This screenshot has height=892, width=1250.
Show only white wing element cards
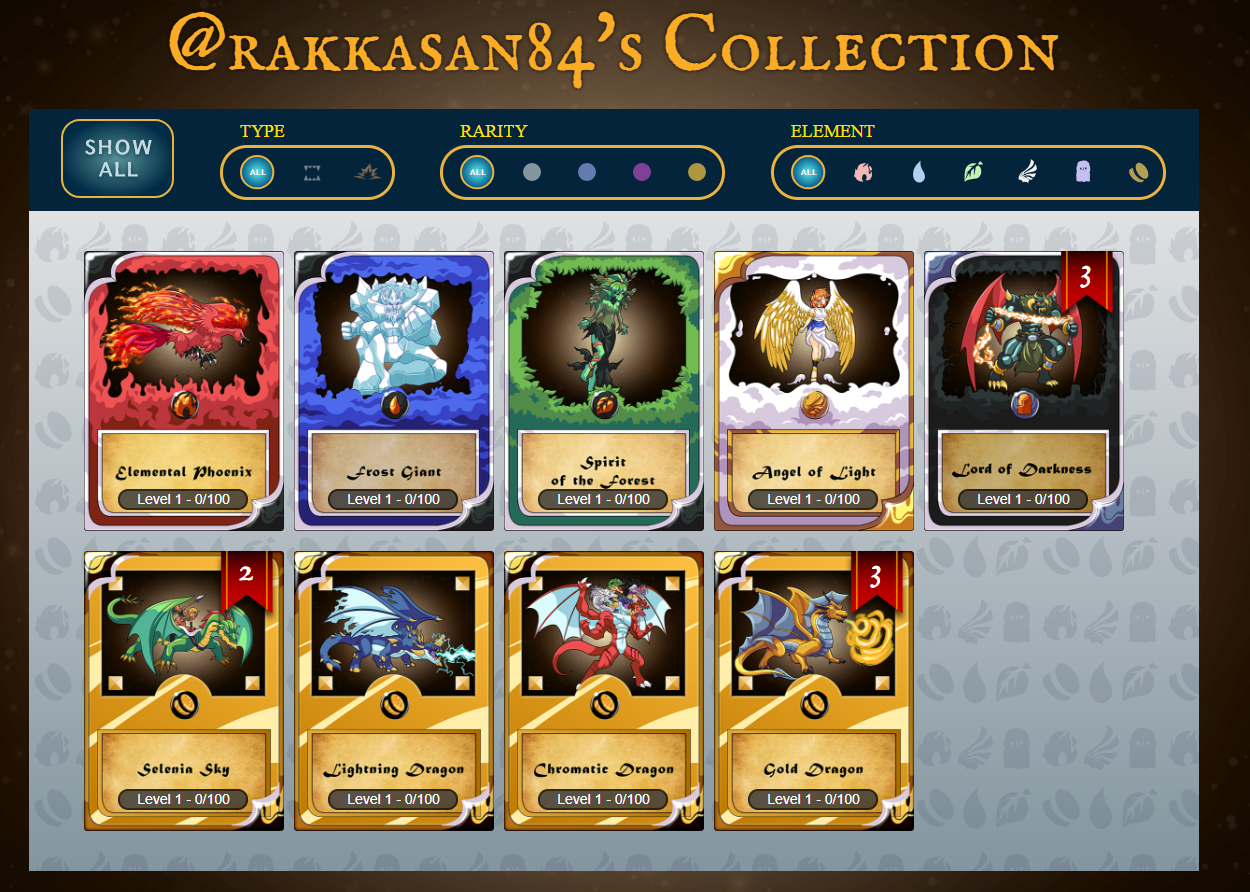(1028, 173)
